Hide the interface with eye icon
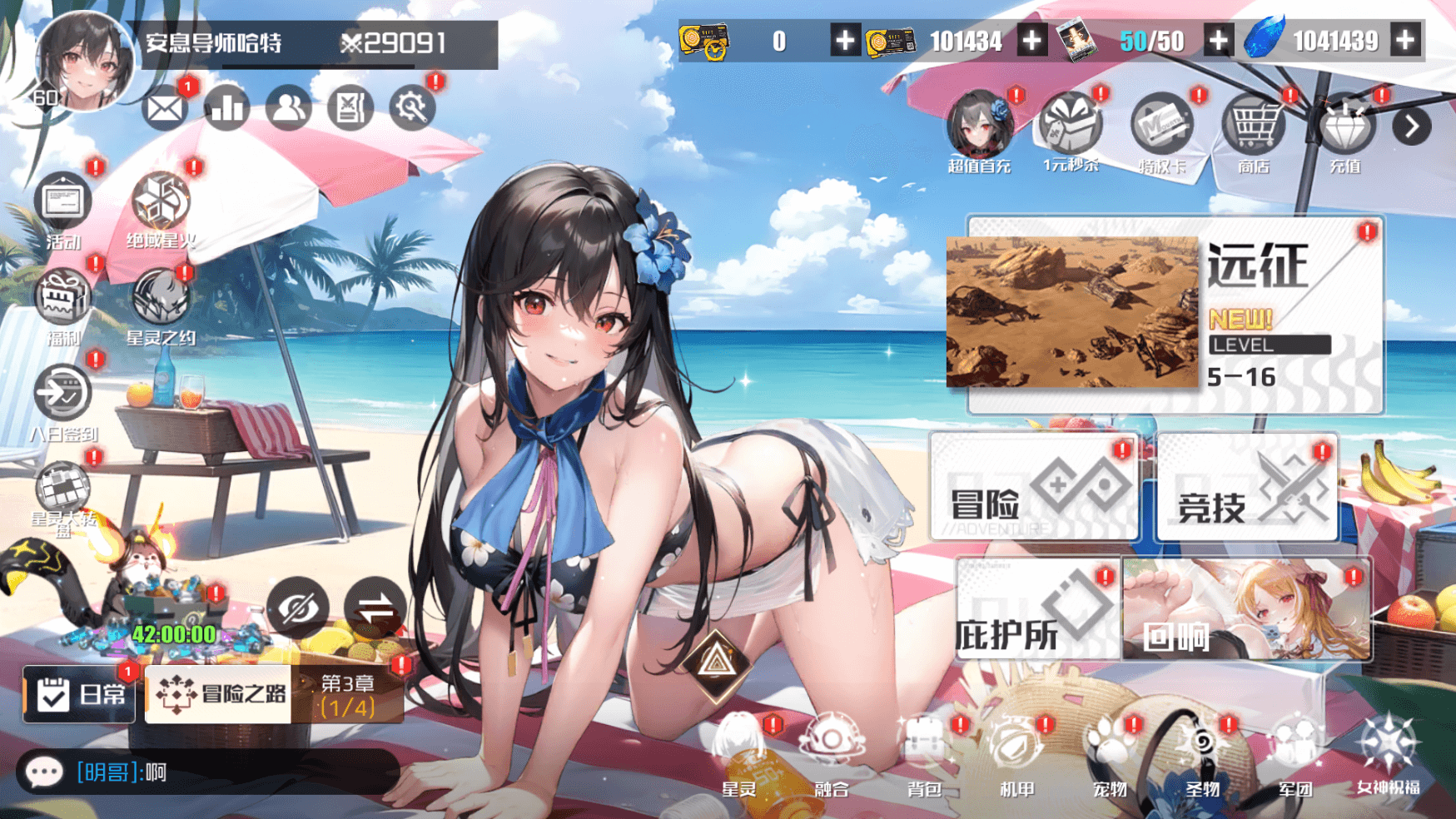This screenshot has height=819, width=1456. (x=297, y=608)
